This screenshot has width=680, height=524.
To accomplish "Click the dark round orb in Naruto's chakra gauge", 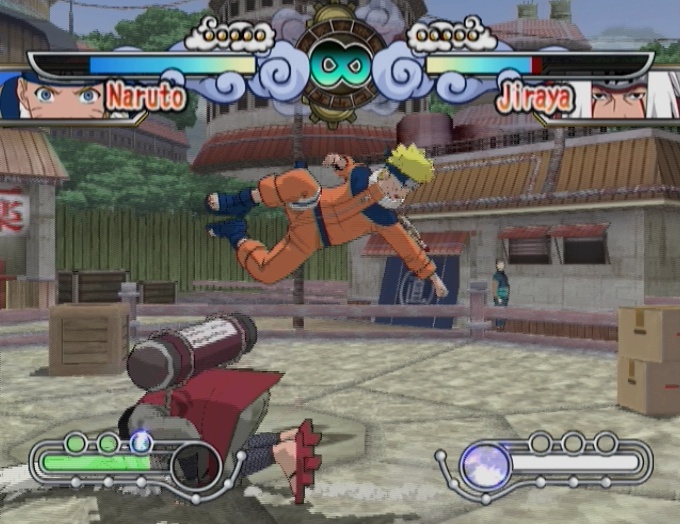I will pyautogui.click(x=195, y=465).
